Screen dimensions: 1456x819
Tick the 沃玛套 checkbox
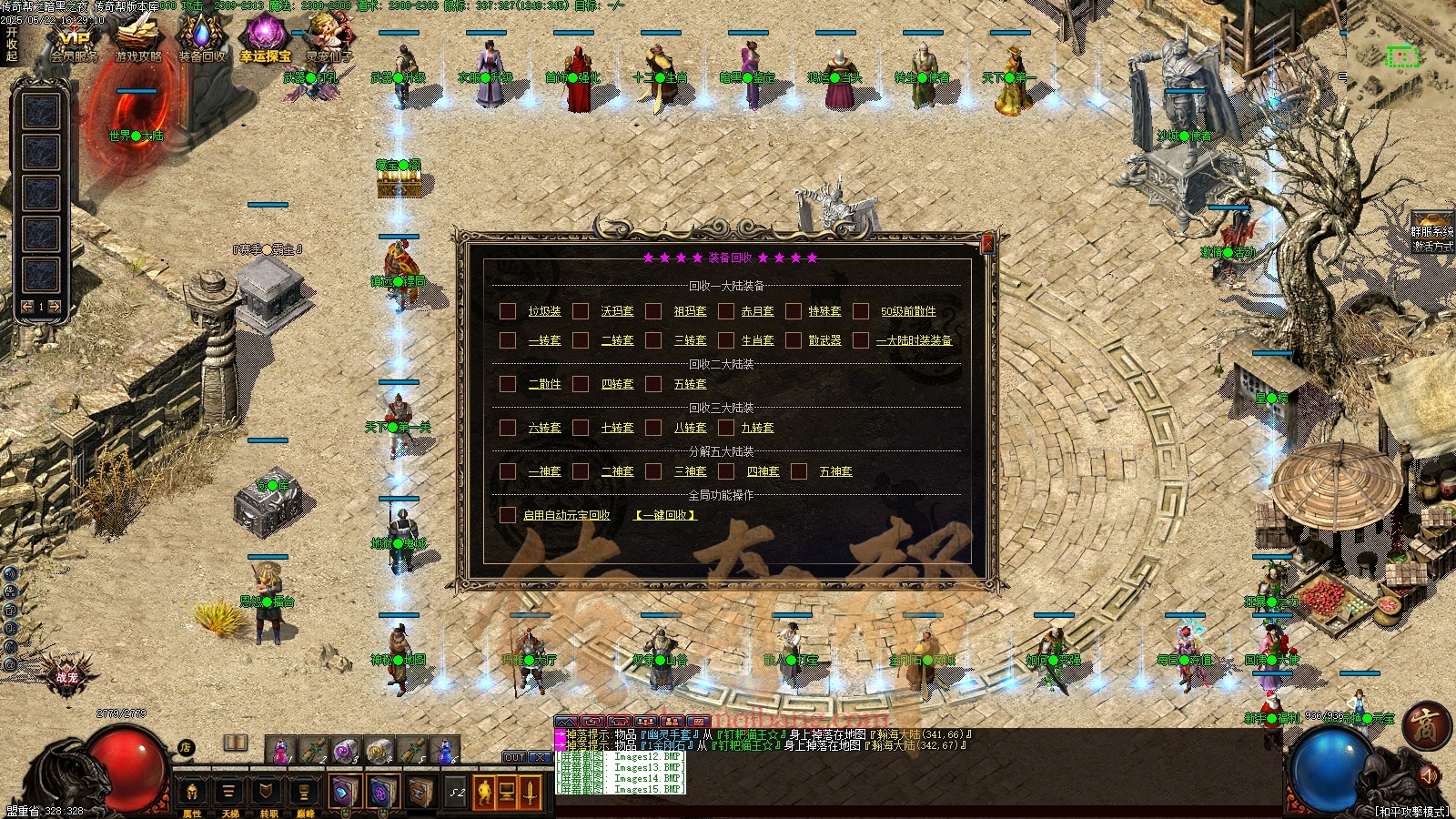[581, 311]
